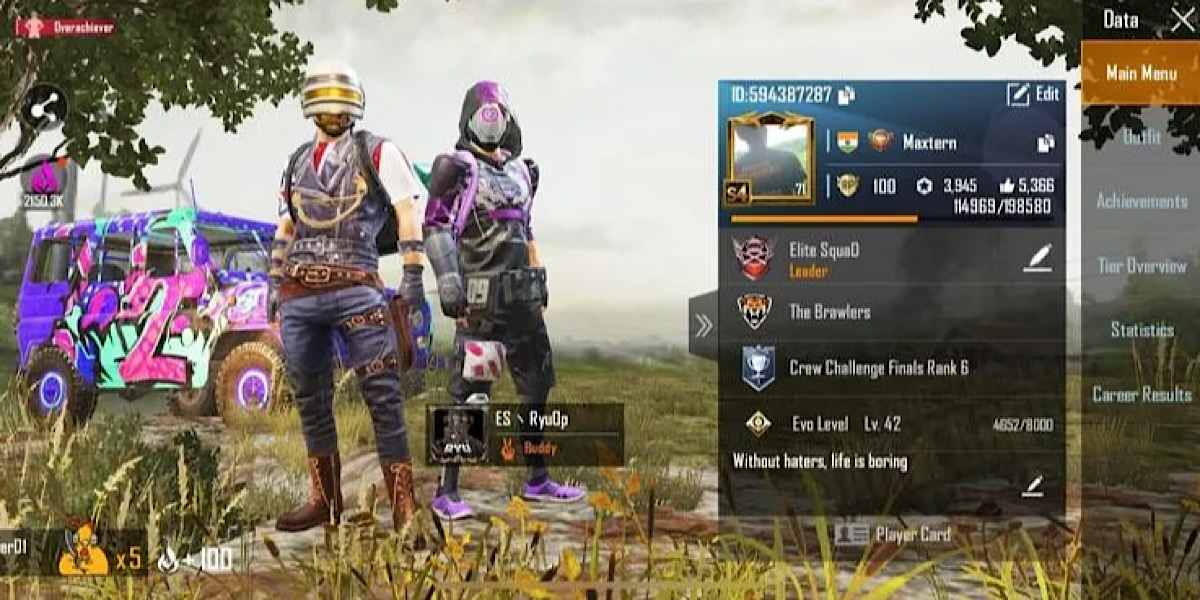The image size is (1200, 600).
Task: Open the Player Card
Action: [x=892, y=534]
